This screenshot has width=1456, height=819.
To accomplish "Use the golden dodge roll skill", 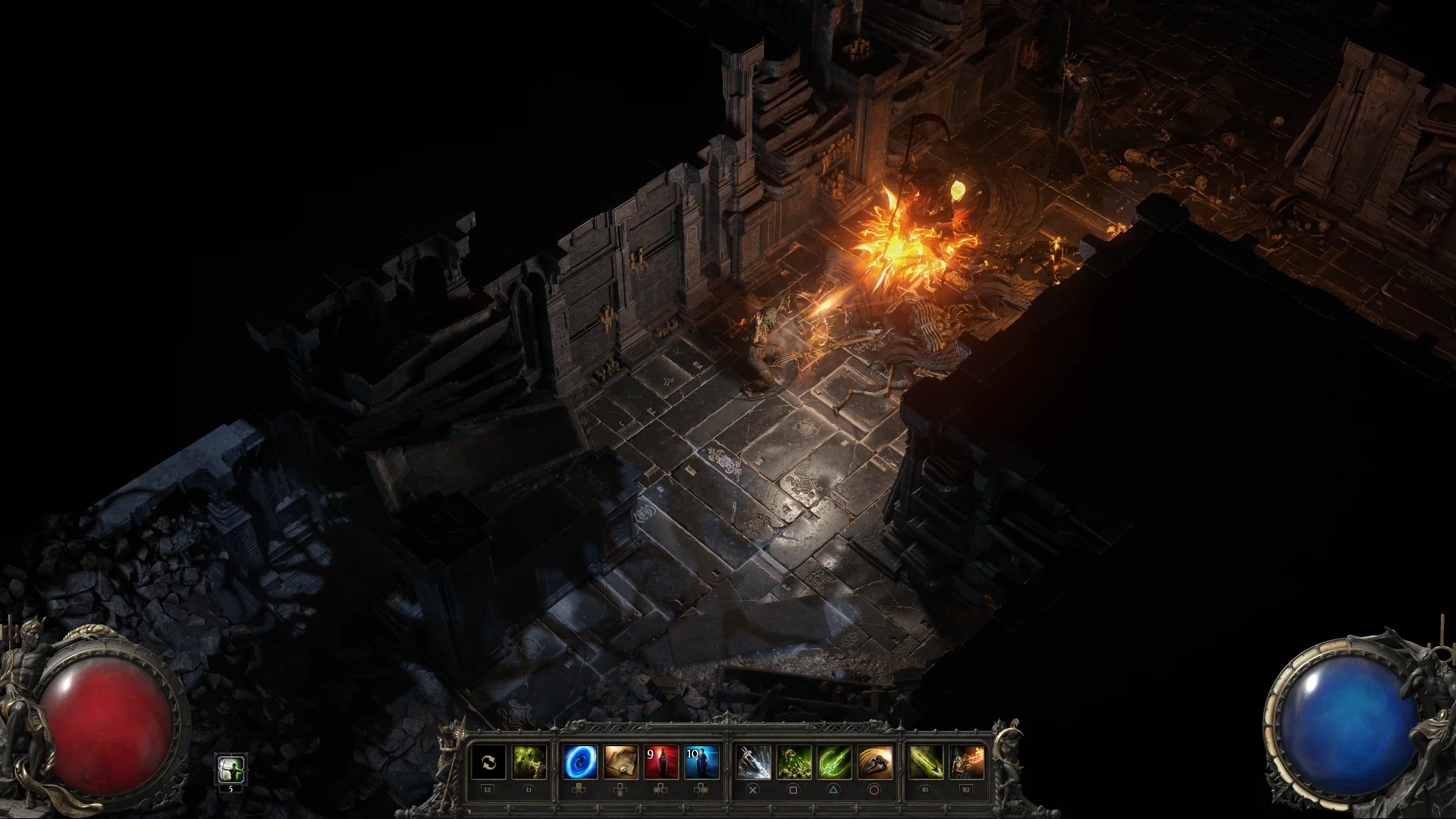I will 874,762.
